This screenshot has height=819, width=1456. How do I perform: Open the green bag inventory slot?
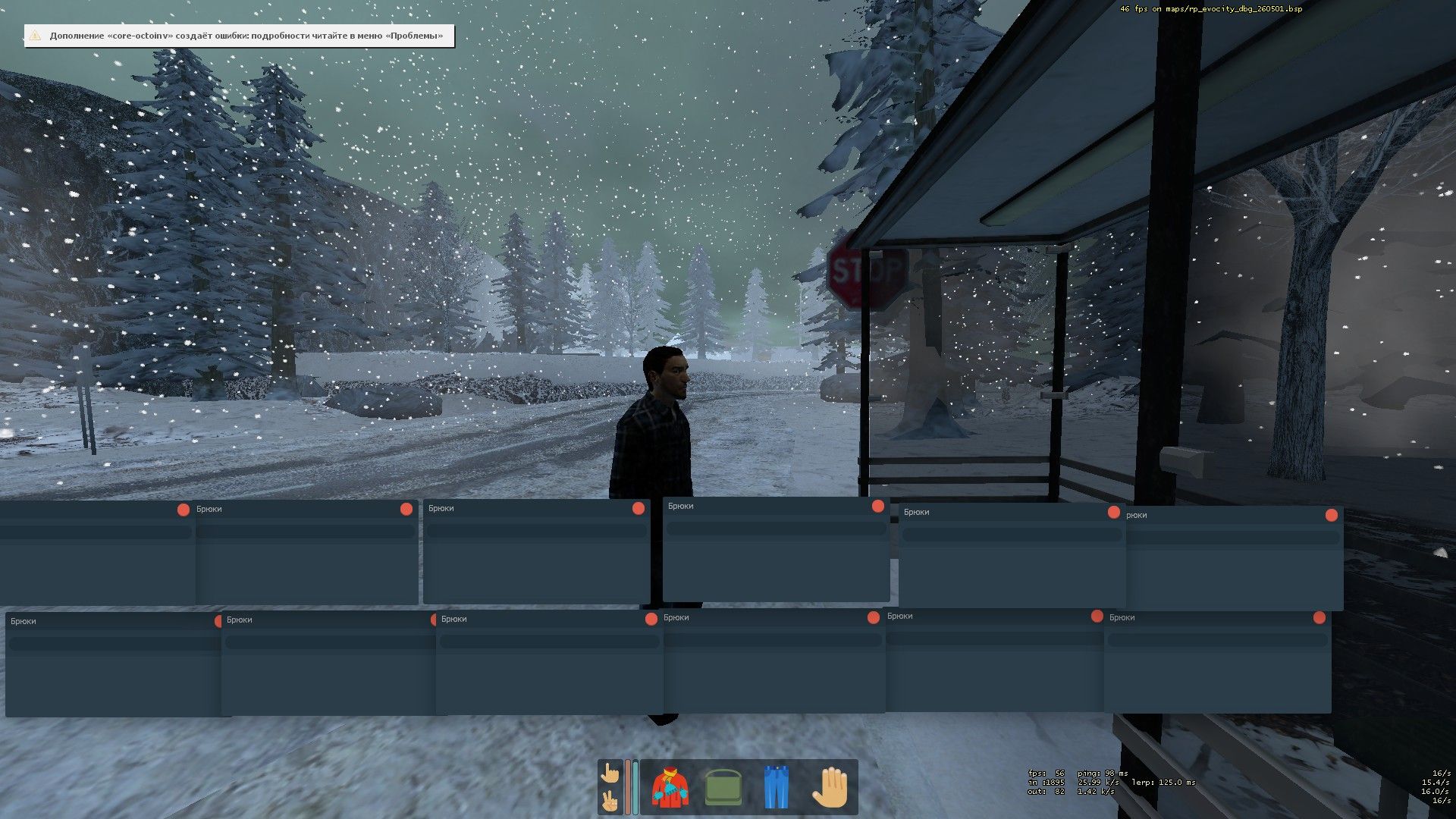(x=723, y=787)
